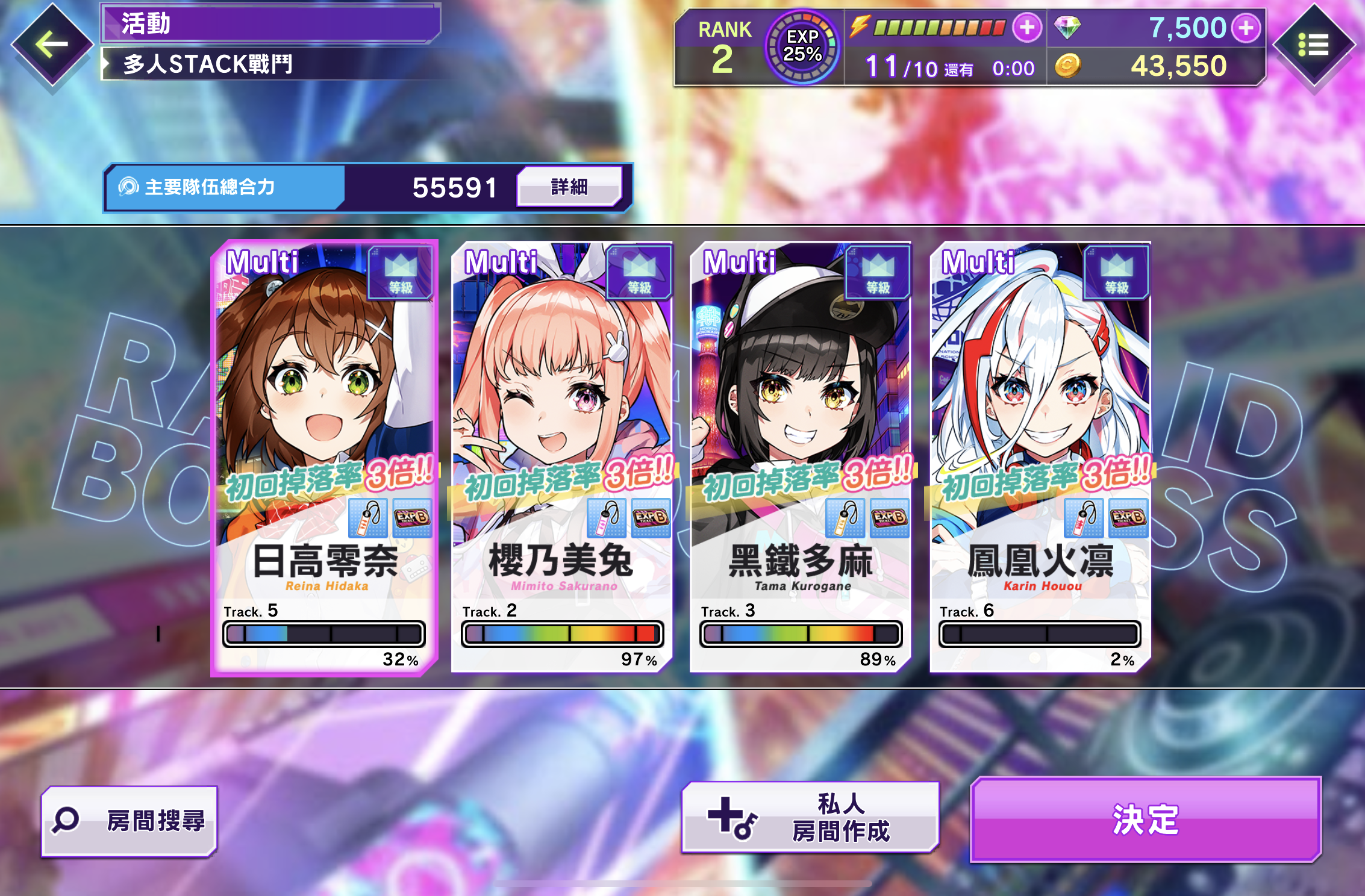This screenshot has width=1365, height=896.
Task: Go back with the arrow button
Action: tap(52, 44)
